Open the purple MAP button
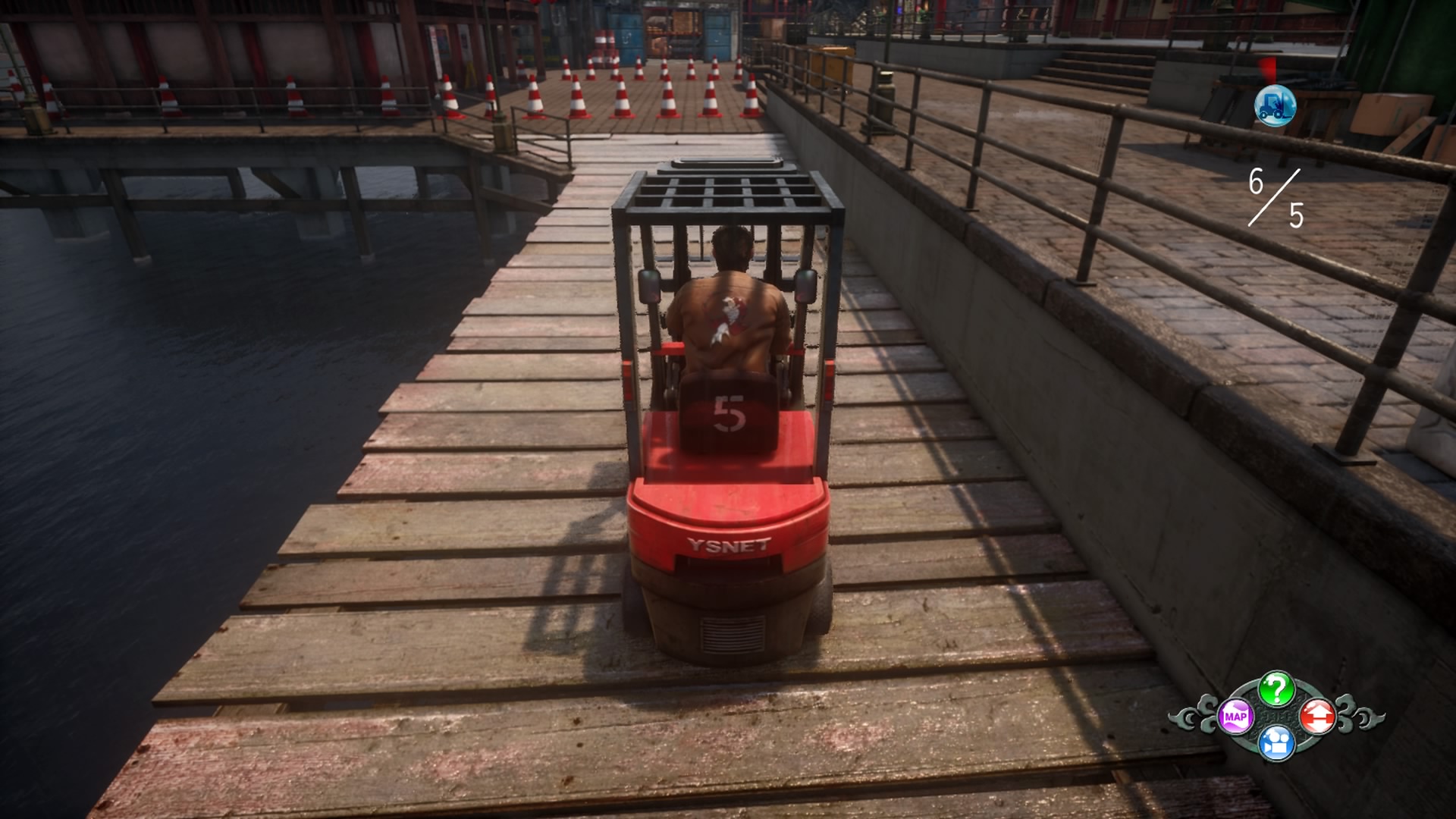 pos(1235,717)
